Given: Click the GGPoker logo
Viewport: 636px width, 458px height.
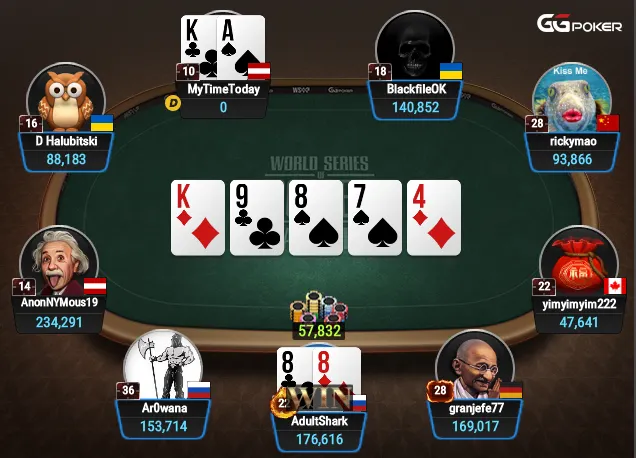Looking at the screenshot, I should [580, 24].
